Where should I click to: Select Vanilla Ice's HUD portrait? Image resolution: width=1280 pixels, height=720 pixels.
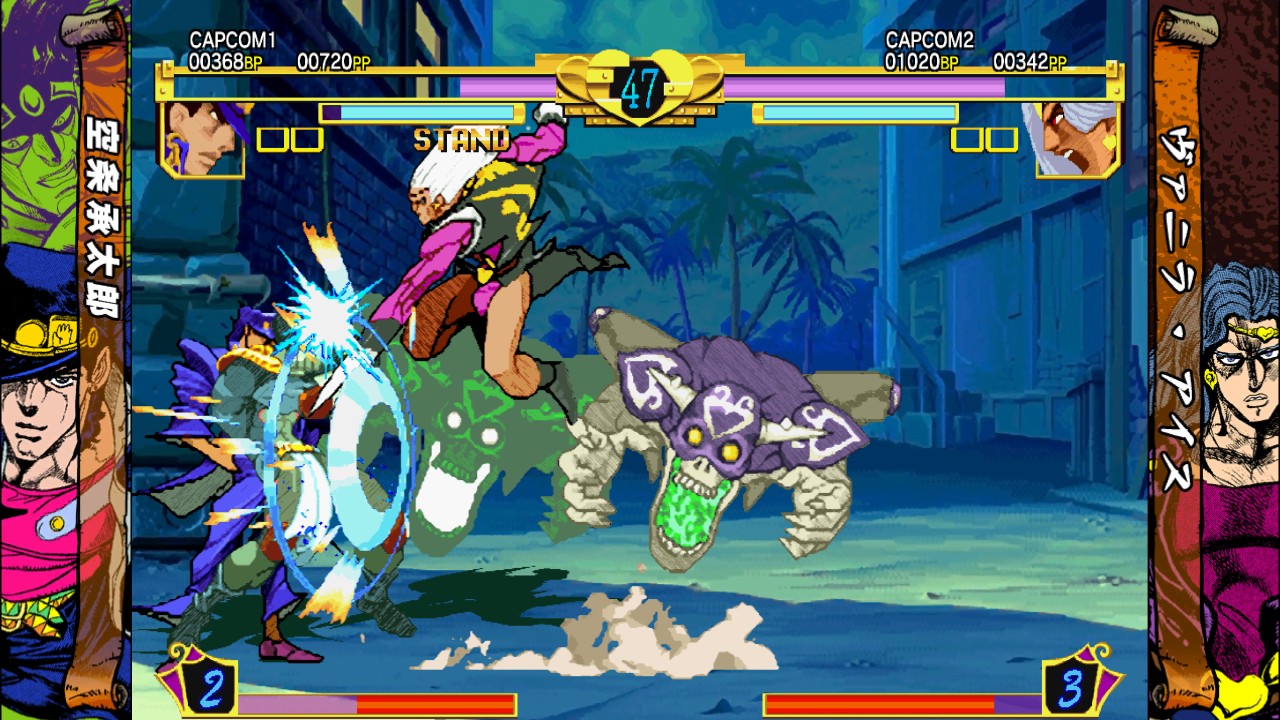coord(1076,139)
